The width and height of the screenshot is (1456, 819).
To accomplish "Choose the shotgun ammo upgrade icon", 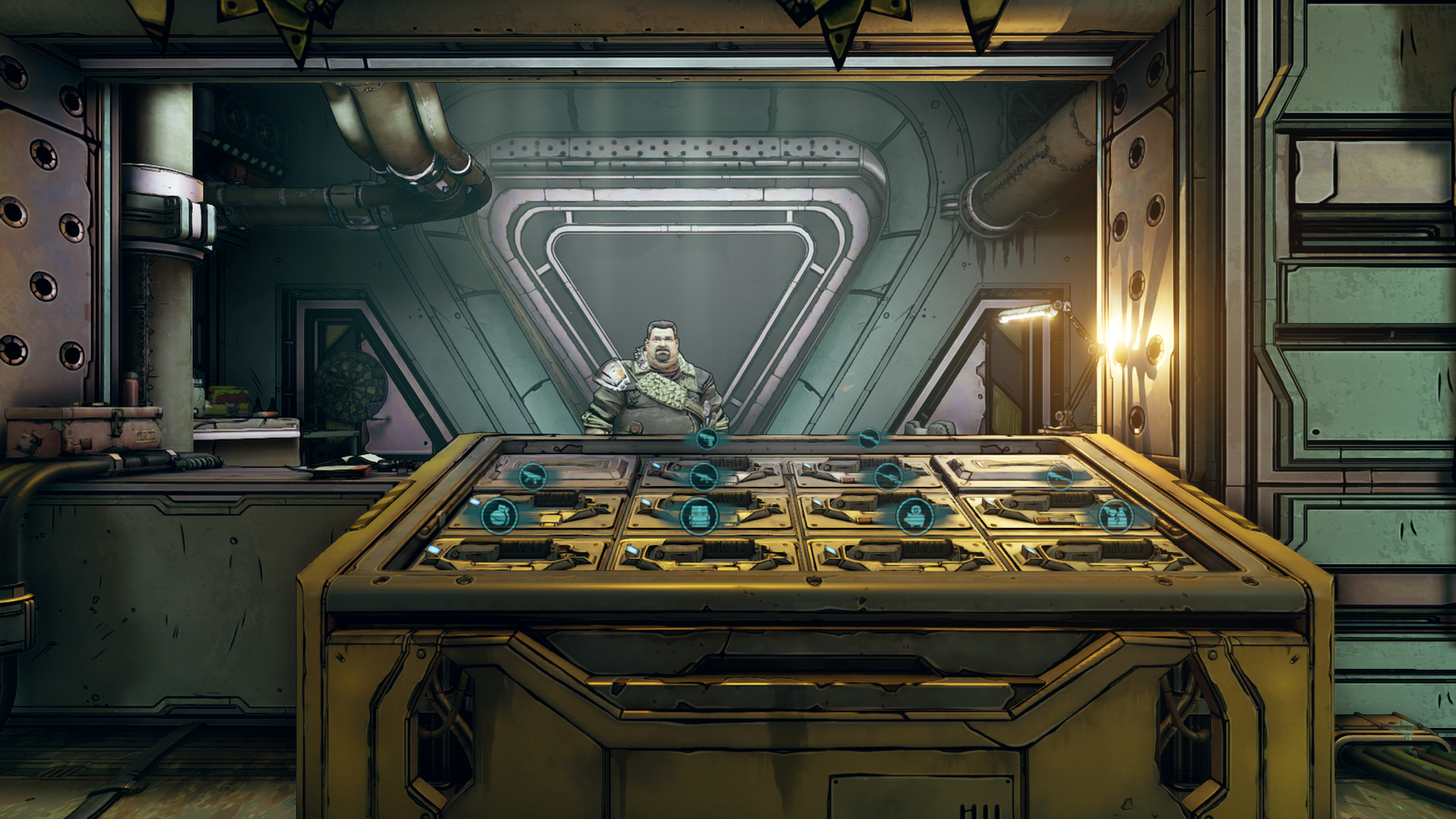I will (869, 440).
